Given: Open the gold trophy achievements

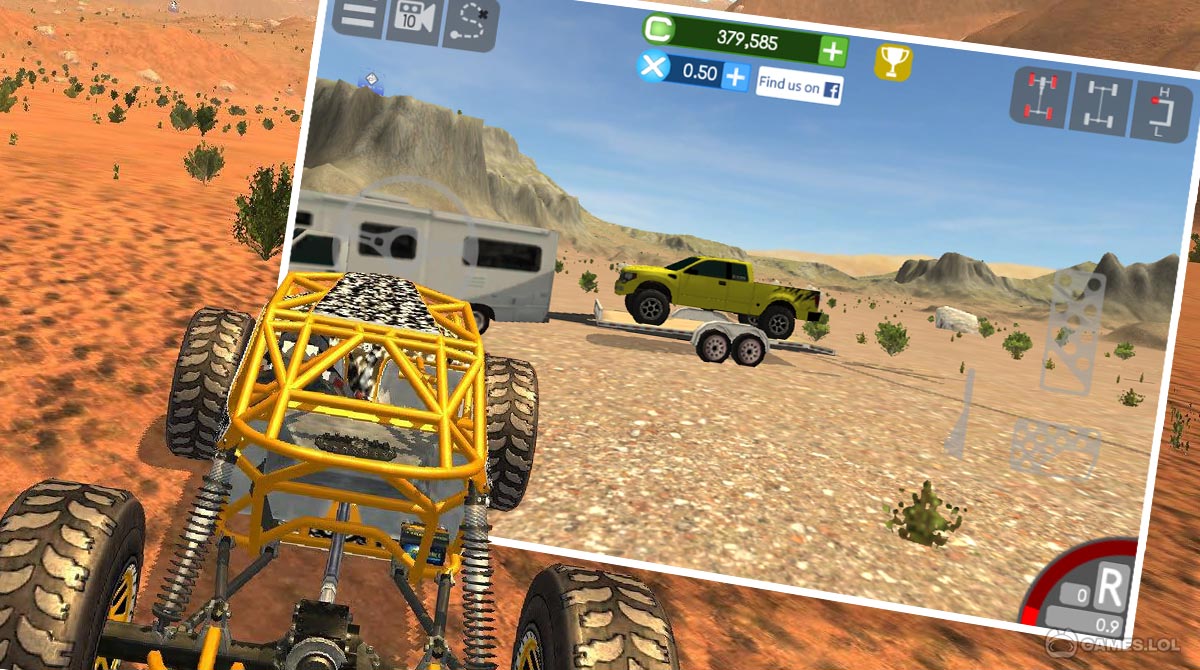Looking at the screenshot, I should [892, 62].
